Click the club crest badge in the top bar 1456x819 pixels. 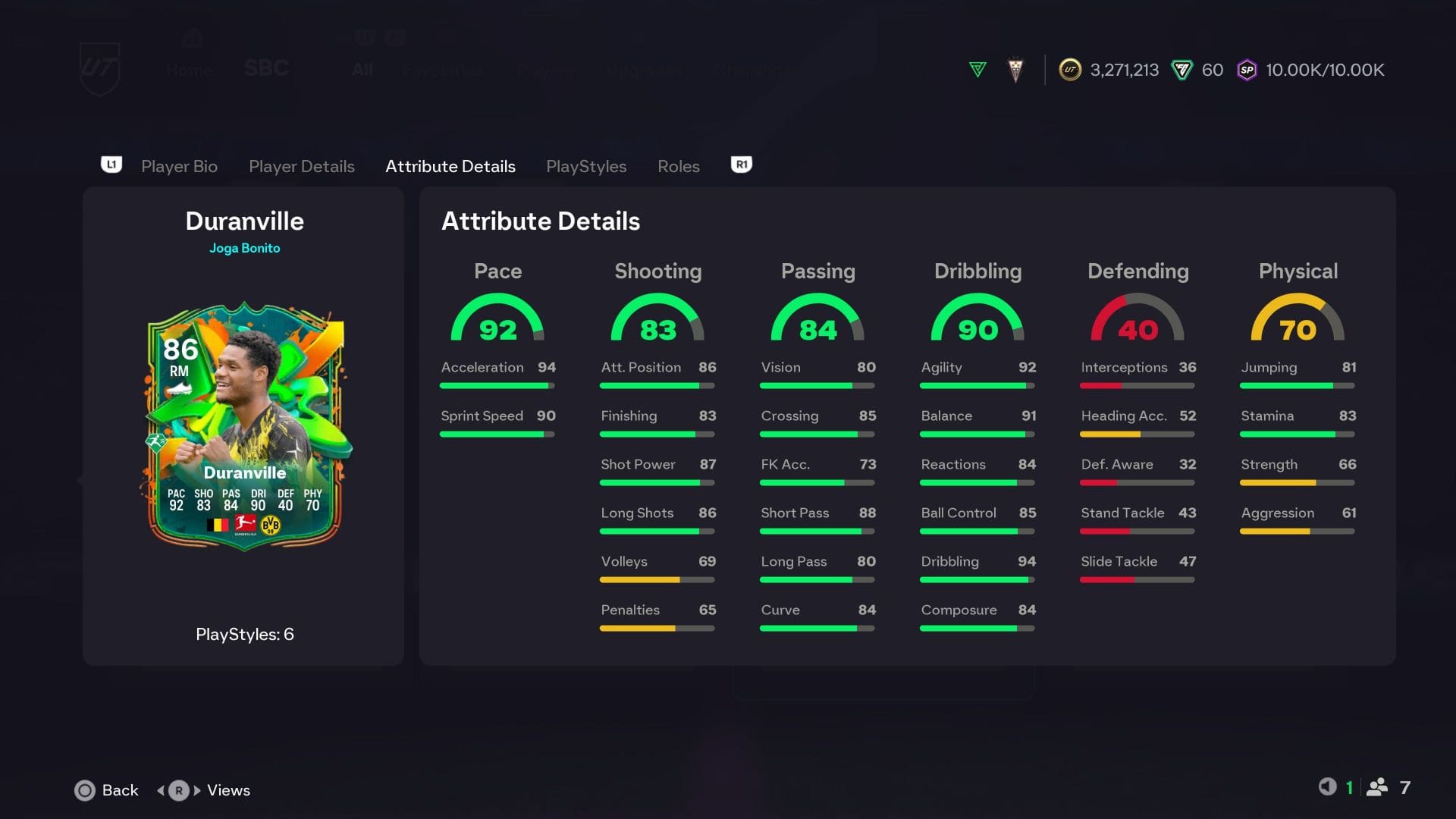(1015, 69)
